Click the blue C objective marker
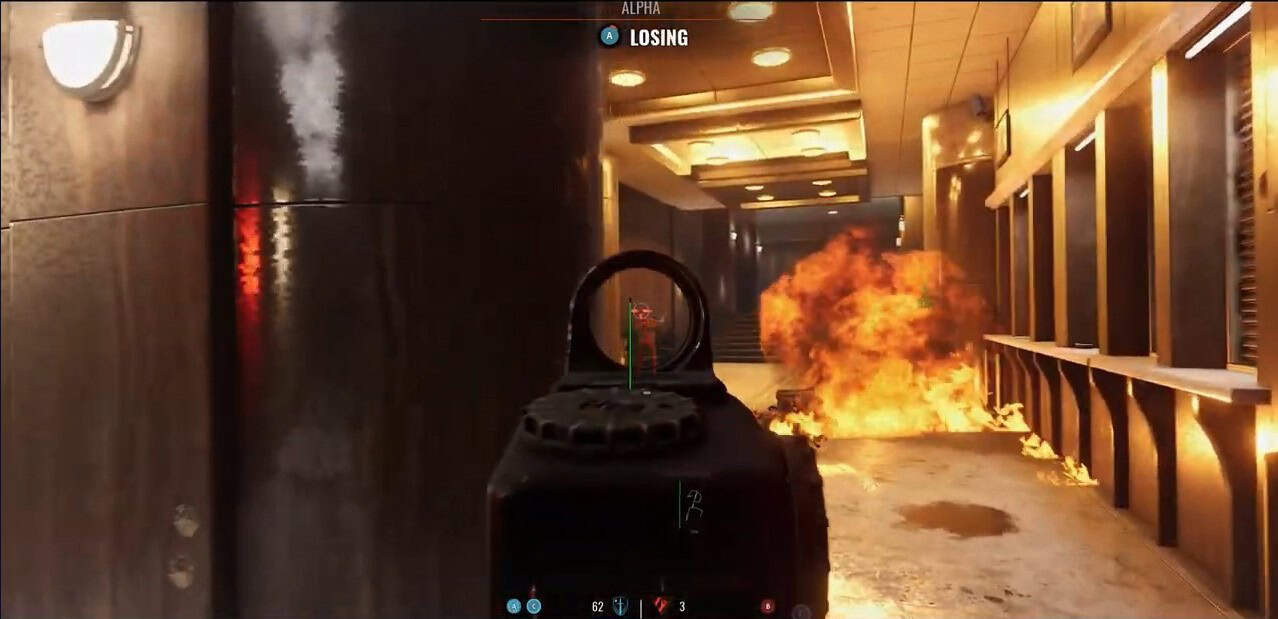Screen dimensions: 1278x619 coord(534,606)
